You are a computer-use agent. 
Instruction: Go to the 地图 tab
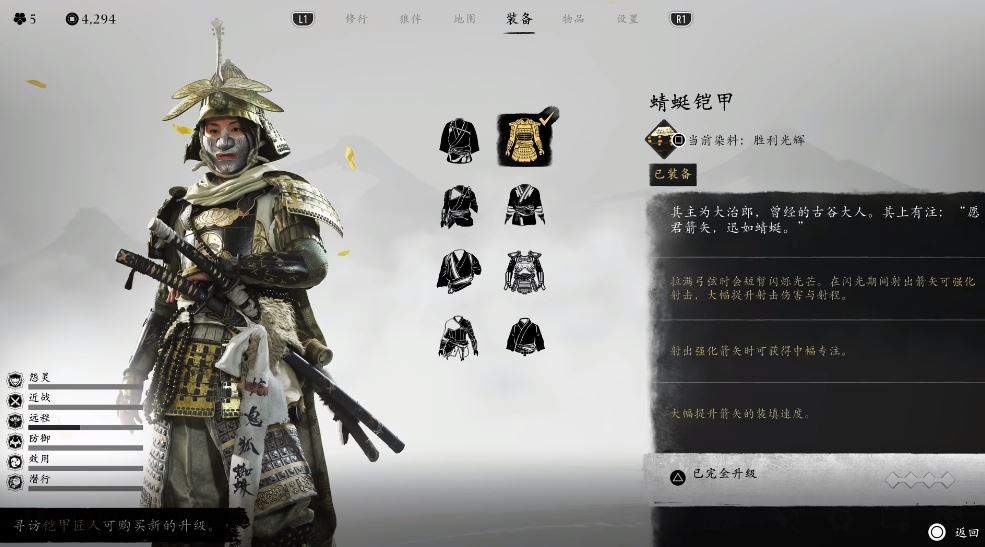pyautogui.click(x=464, y=19)
